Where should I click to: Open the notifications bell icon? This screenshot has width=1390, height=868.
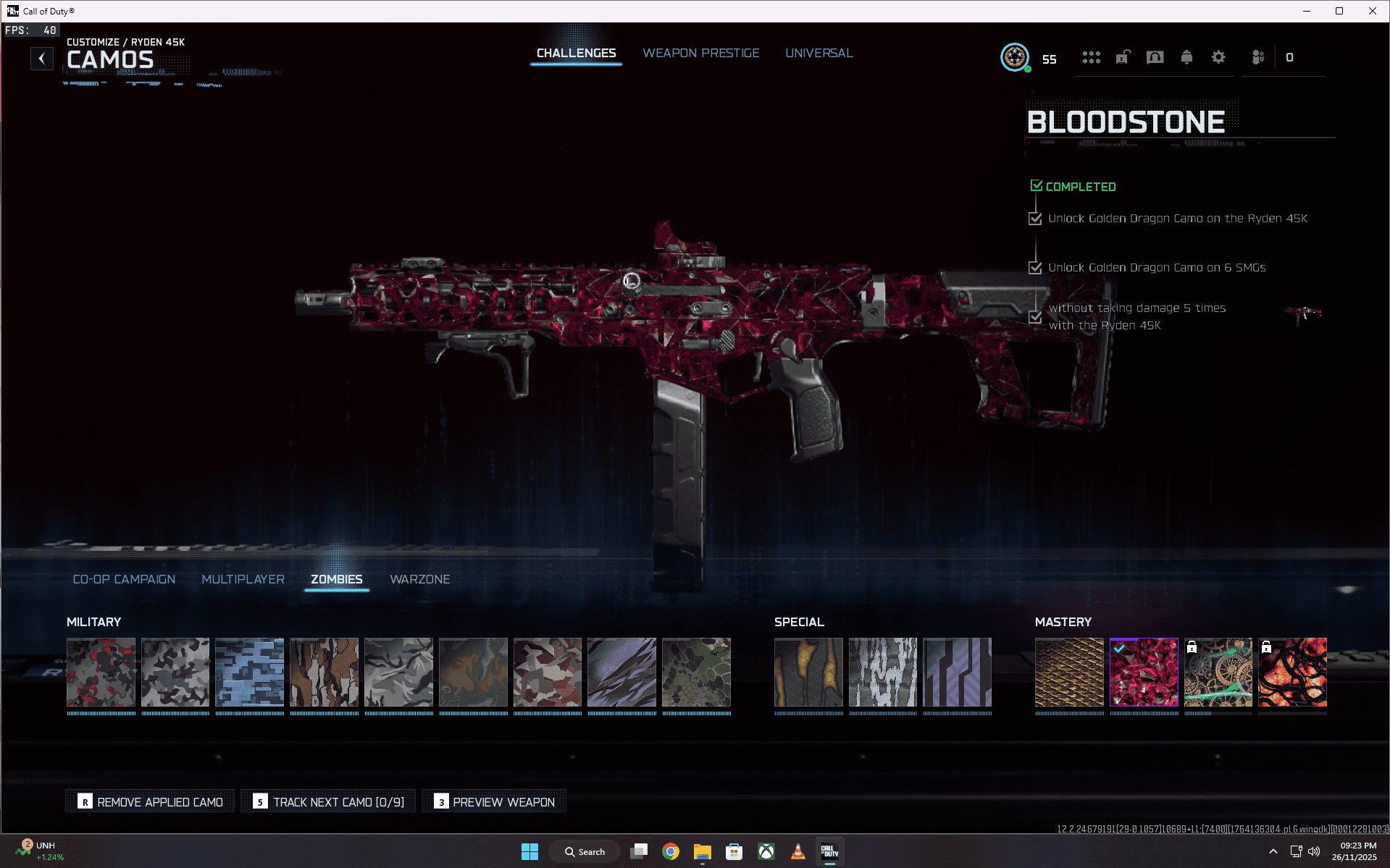(1186, 57)
